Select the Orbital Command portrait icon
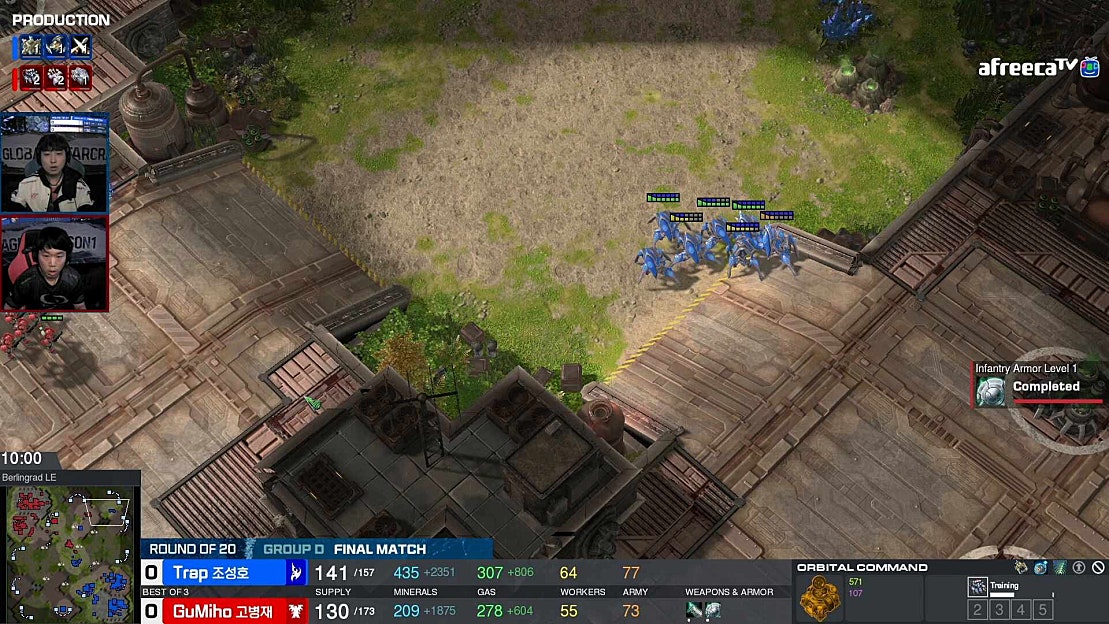The height and width of the screenshot is (624, 1109). (820, 597)
